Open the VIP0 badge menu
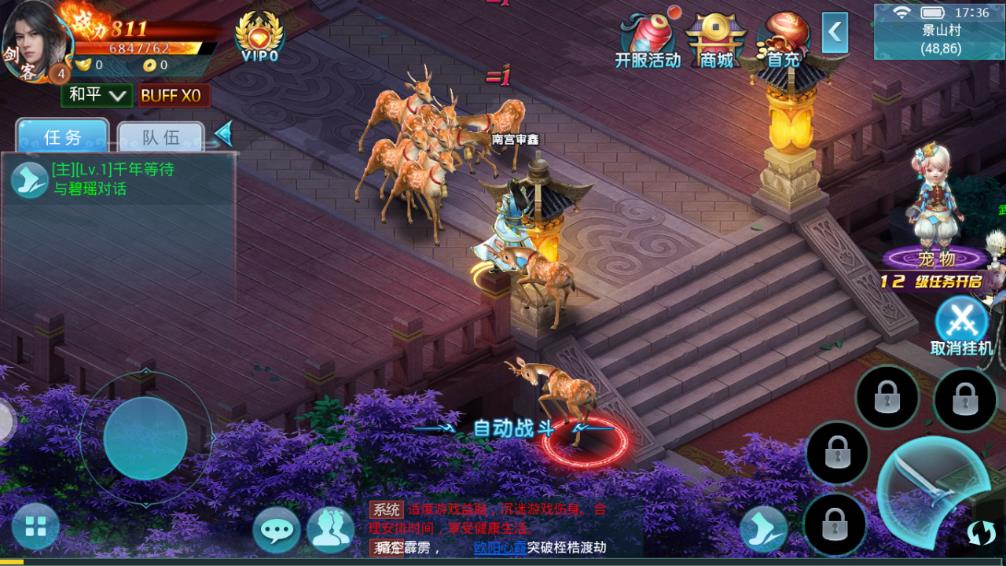The height and width of the screenshot is (566, 1006). 259,36
